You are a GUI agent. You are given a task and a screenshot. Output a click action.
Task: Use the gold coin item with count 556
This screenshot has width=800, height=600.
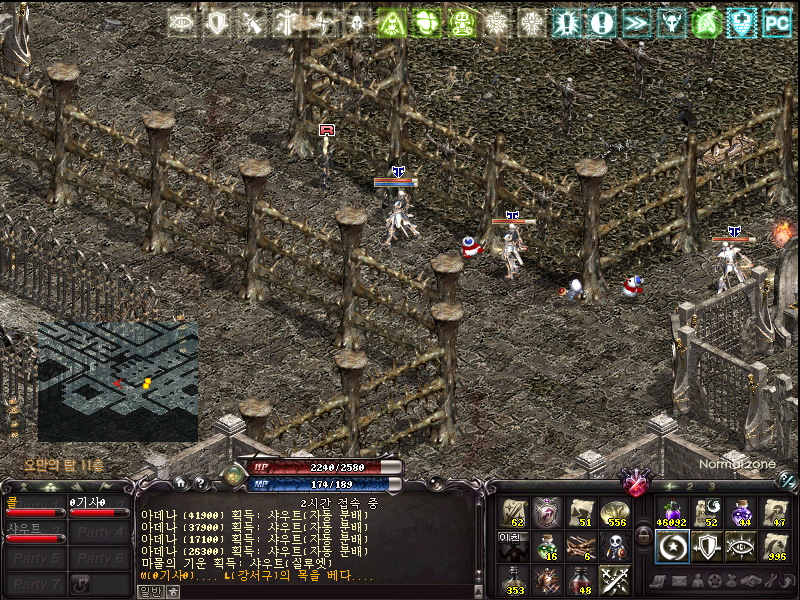coord(614,513)
